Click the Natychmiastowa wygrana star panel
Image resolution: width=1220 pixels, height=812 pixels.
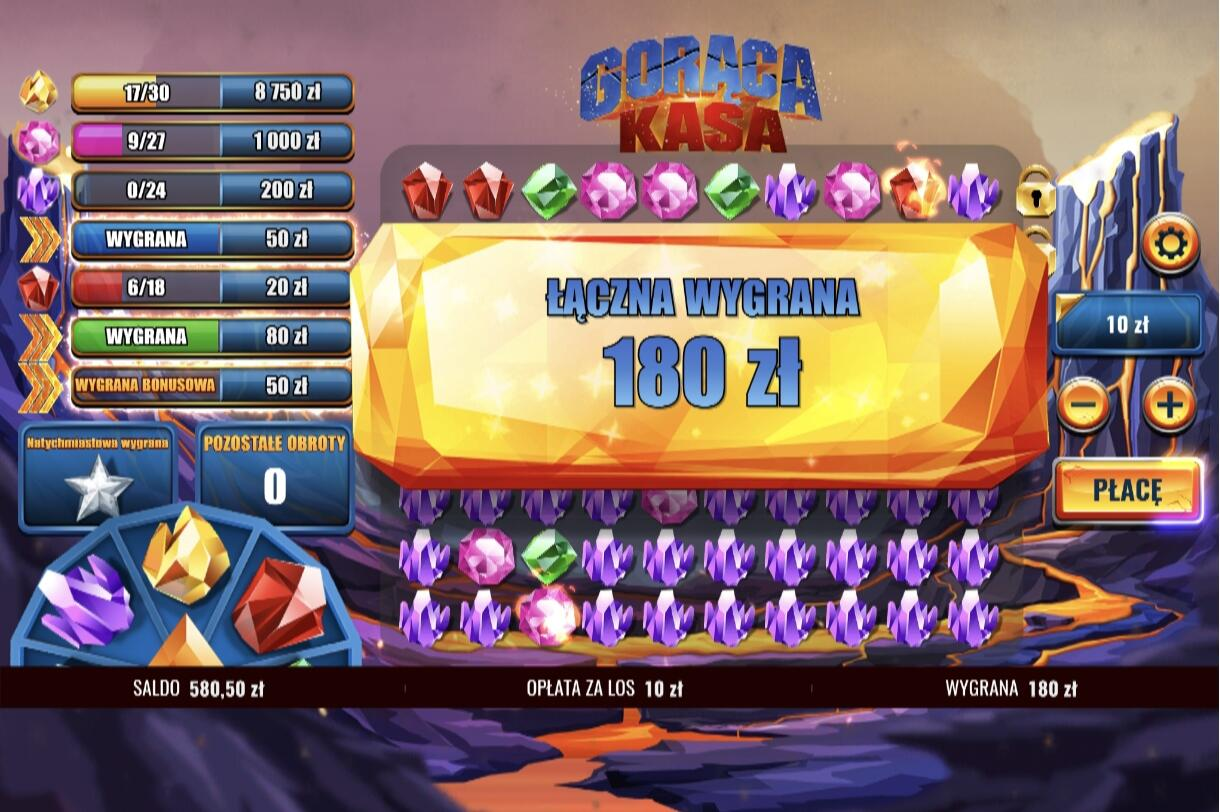[x=98, y=476]
